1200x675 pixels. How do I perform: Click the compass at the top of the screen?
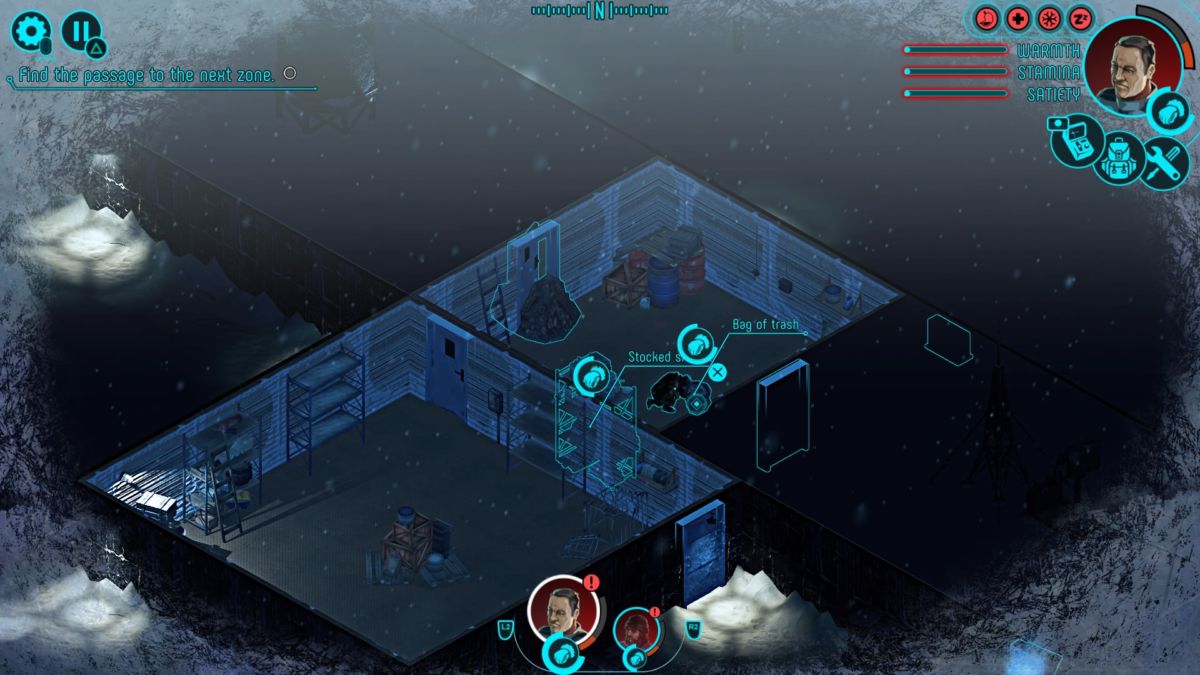tap(600, 11)
